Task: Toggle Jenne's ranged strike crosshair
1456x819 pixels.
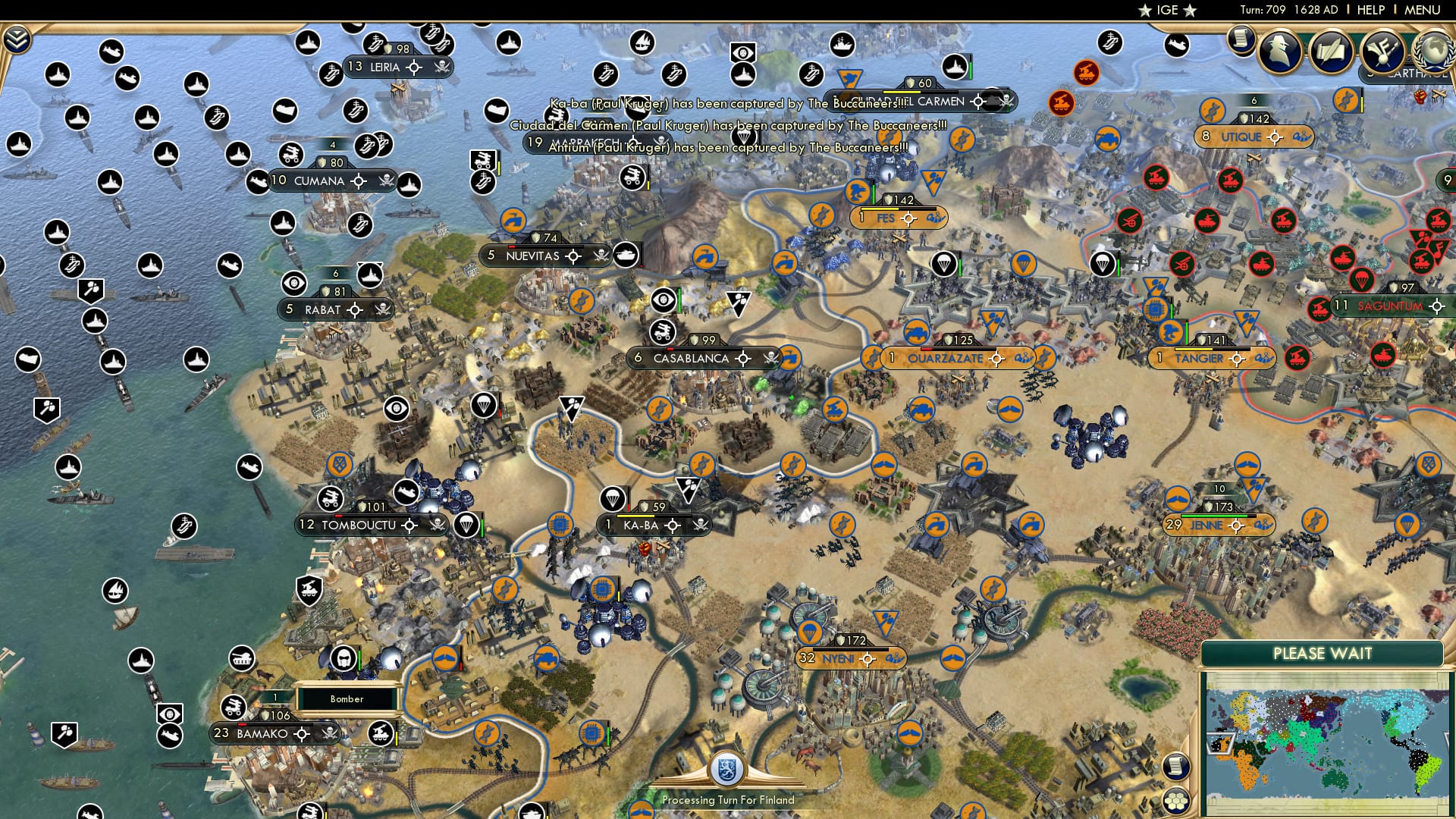Action: pos(1237,526)
